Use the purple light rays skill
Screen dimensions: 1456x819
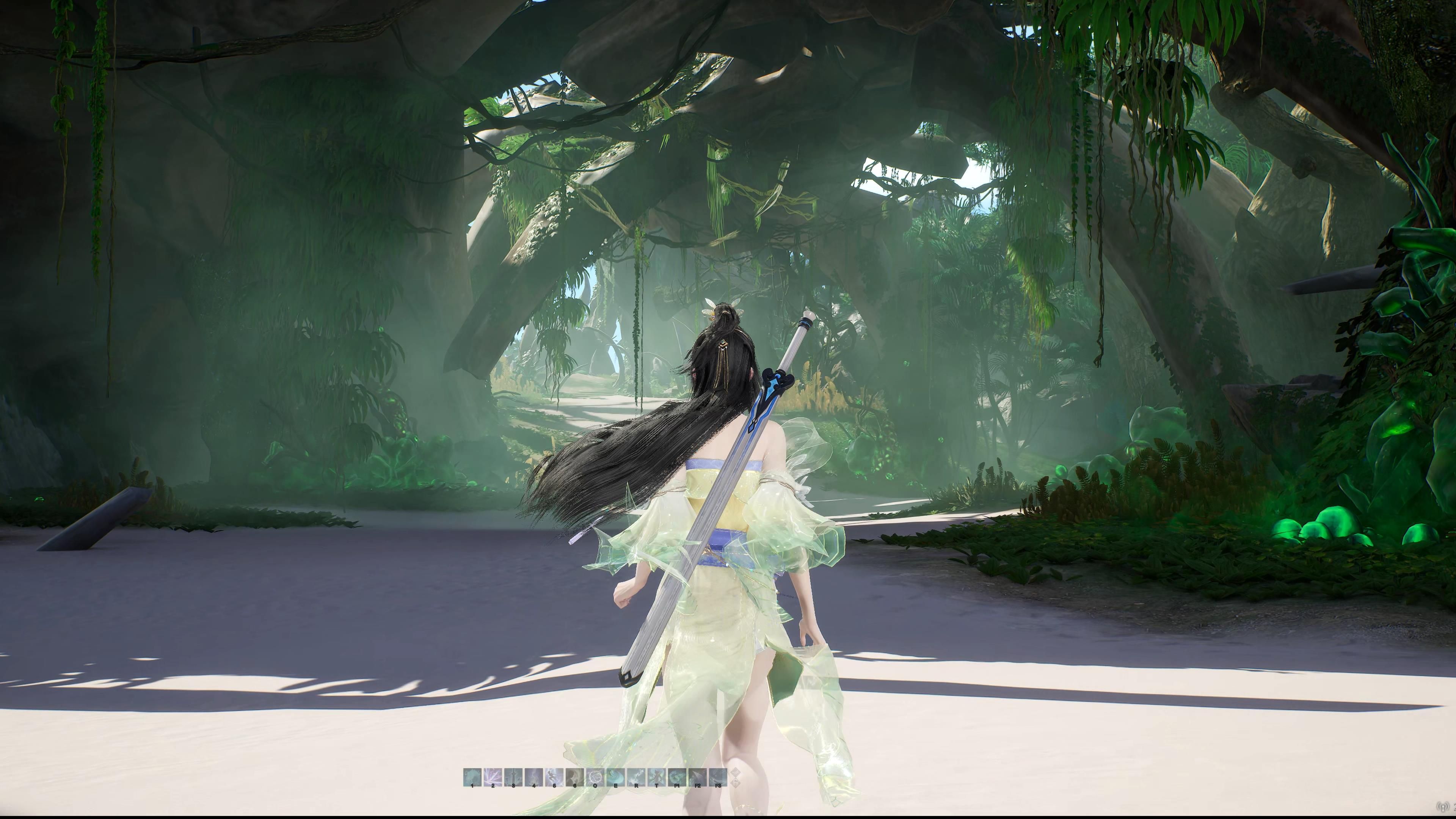click(x=493, y=777)
